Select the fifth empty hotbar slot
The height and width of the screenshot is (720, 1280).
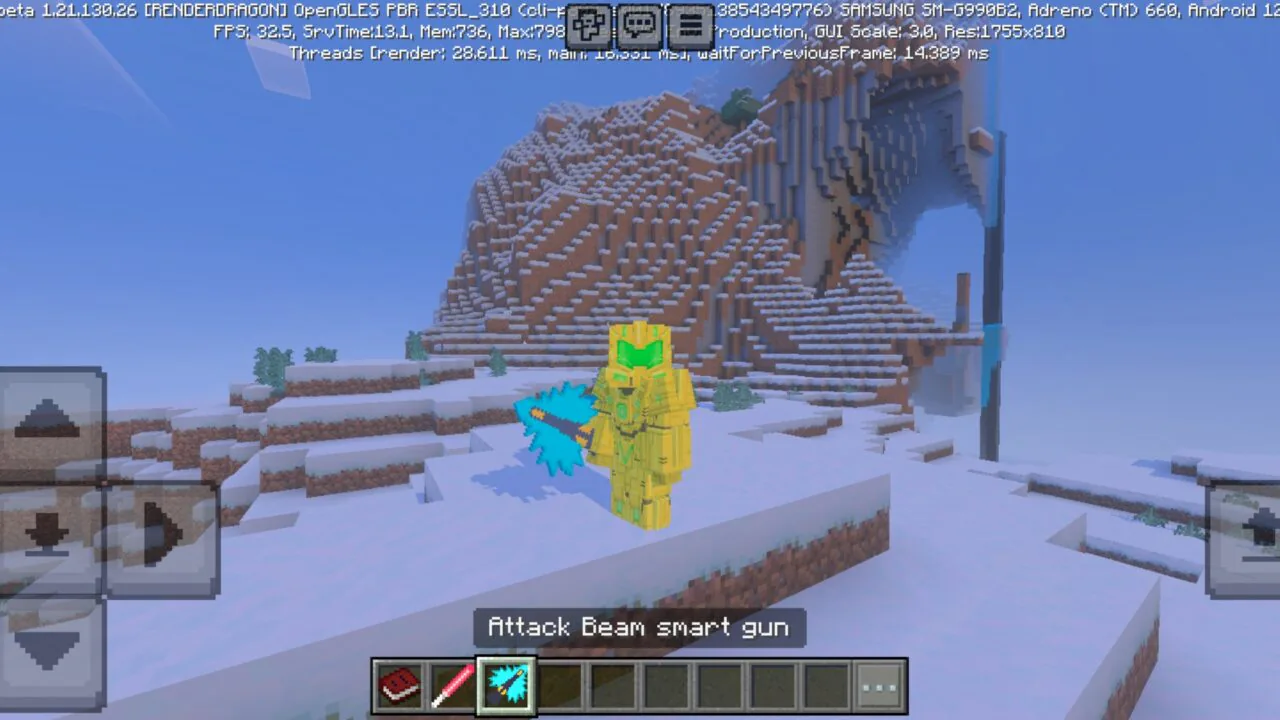pos(614,684)
